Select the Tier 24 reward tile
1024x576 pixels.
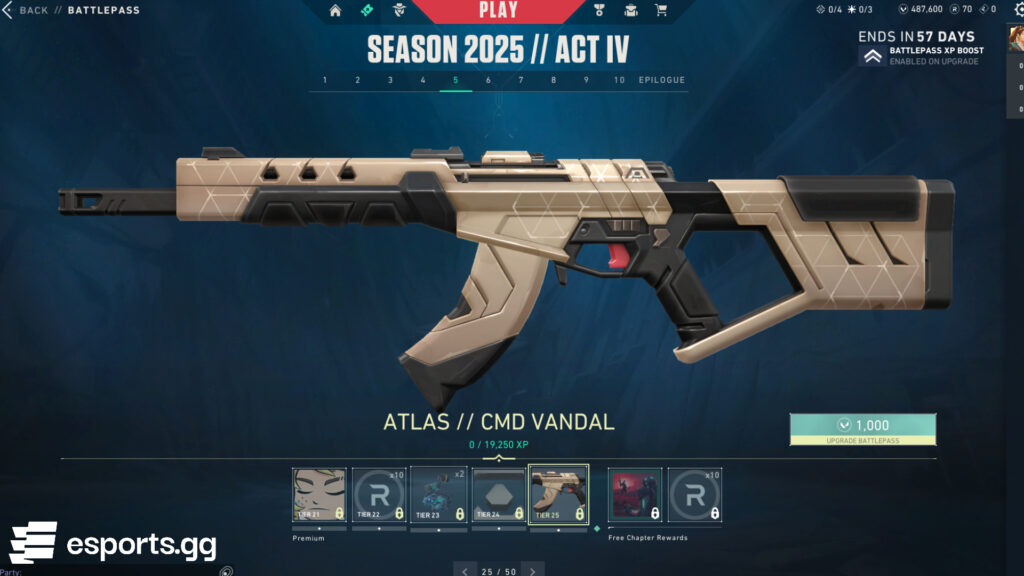[498, 495]
